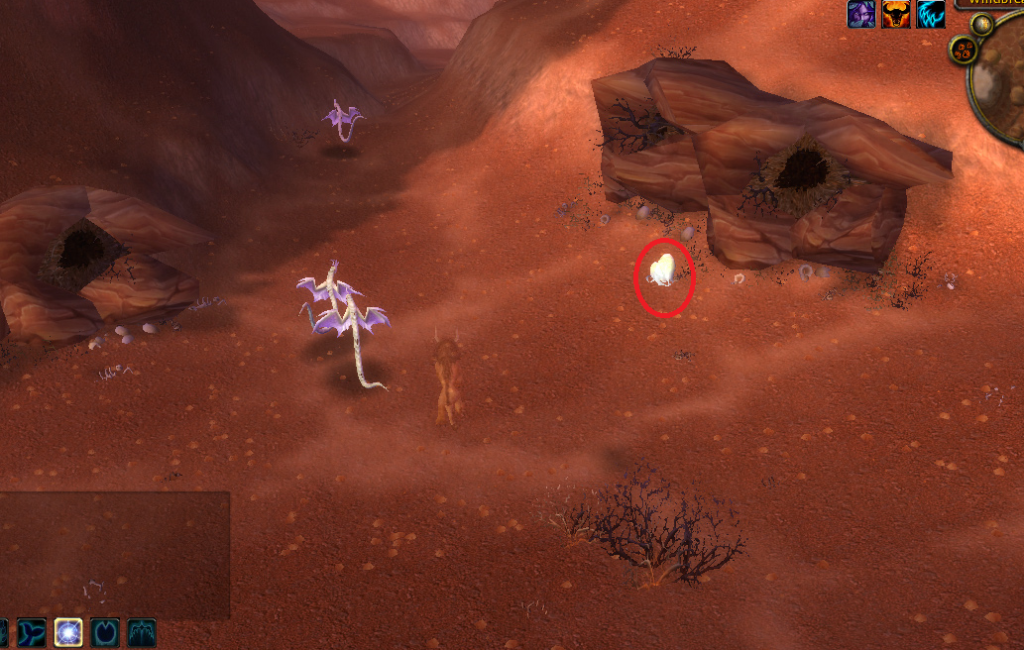Click the purple night elf face buff icon
Viewport: 1024px width, 650px height.
click(x=860, y=14)
